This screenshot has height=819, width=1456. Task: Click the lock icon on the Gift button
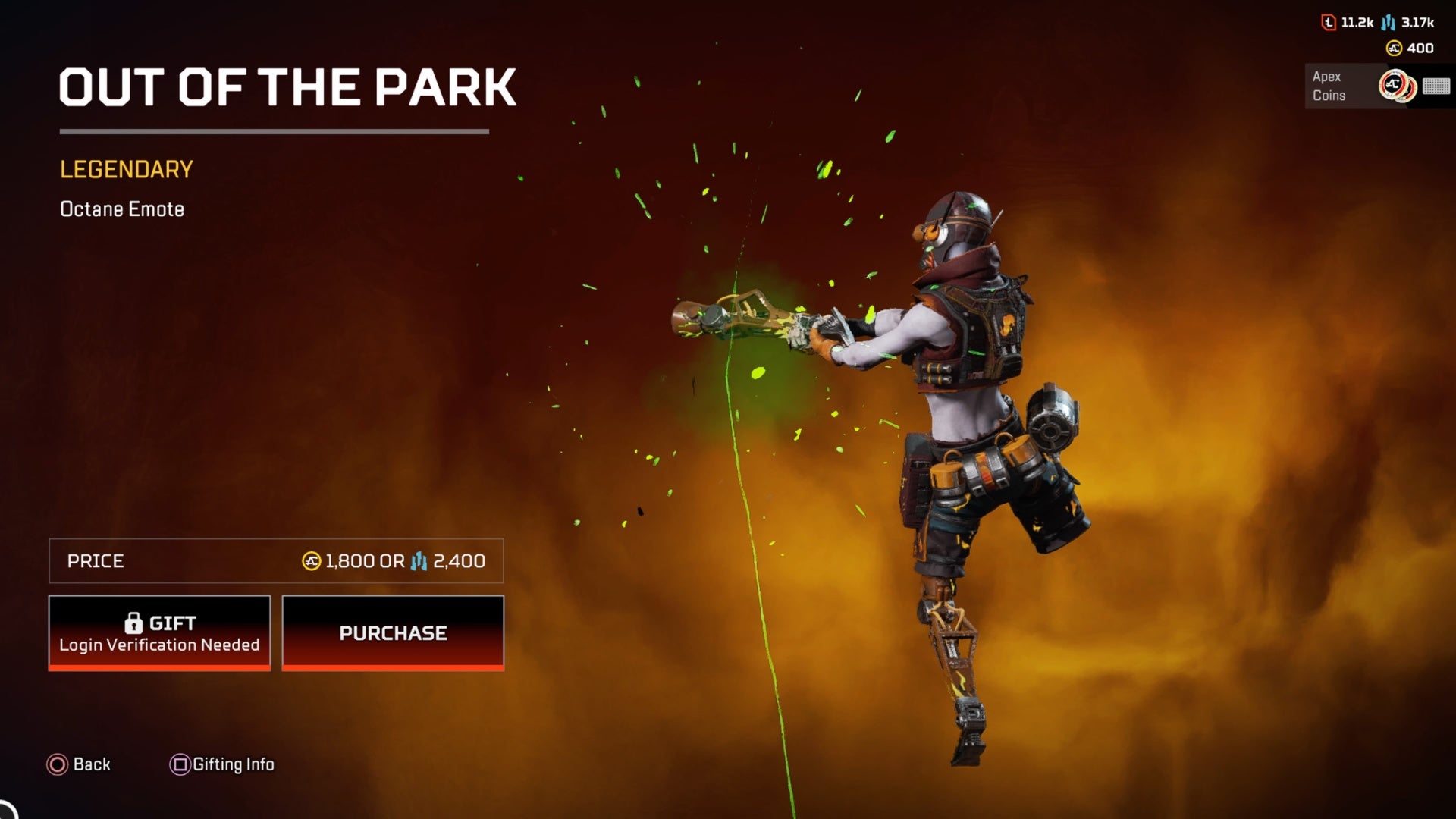[135, 623]
